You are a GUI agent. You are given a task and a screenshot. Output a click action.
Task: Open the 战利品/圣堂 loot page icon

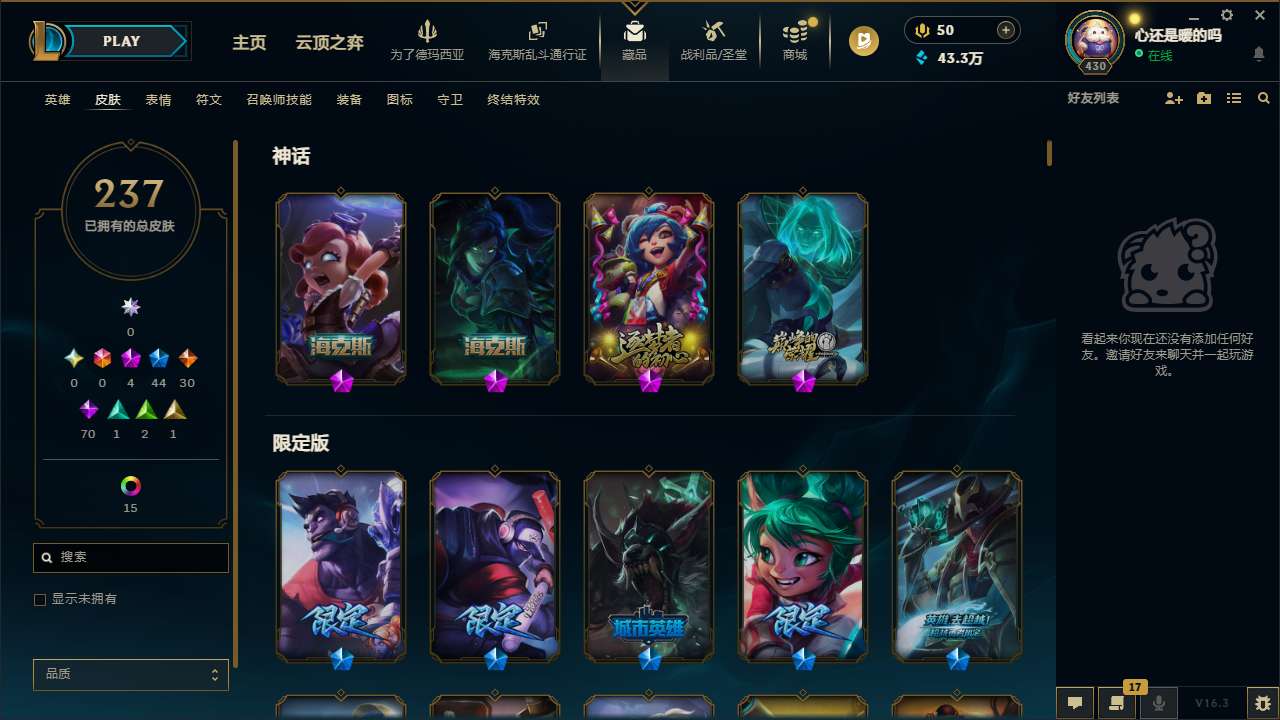(713, 40)
